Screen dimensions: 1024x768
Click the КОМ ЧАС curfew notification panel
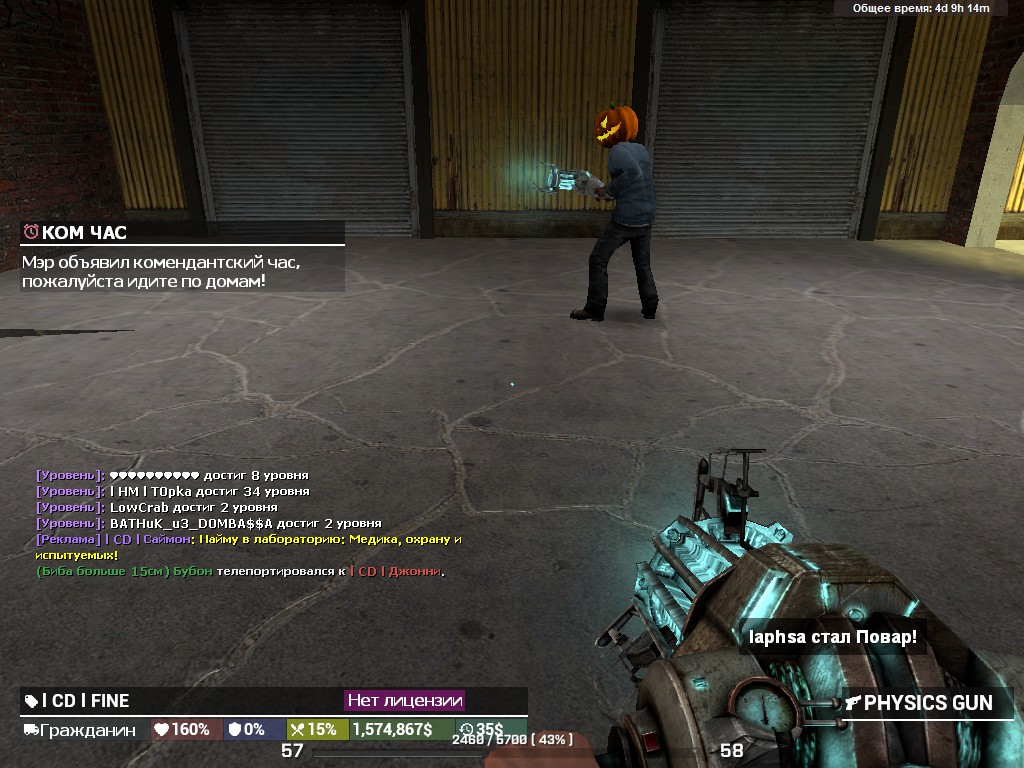[182, 257]
